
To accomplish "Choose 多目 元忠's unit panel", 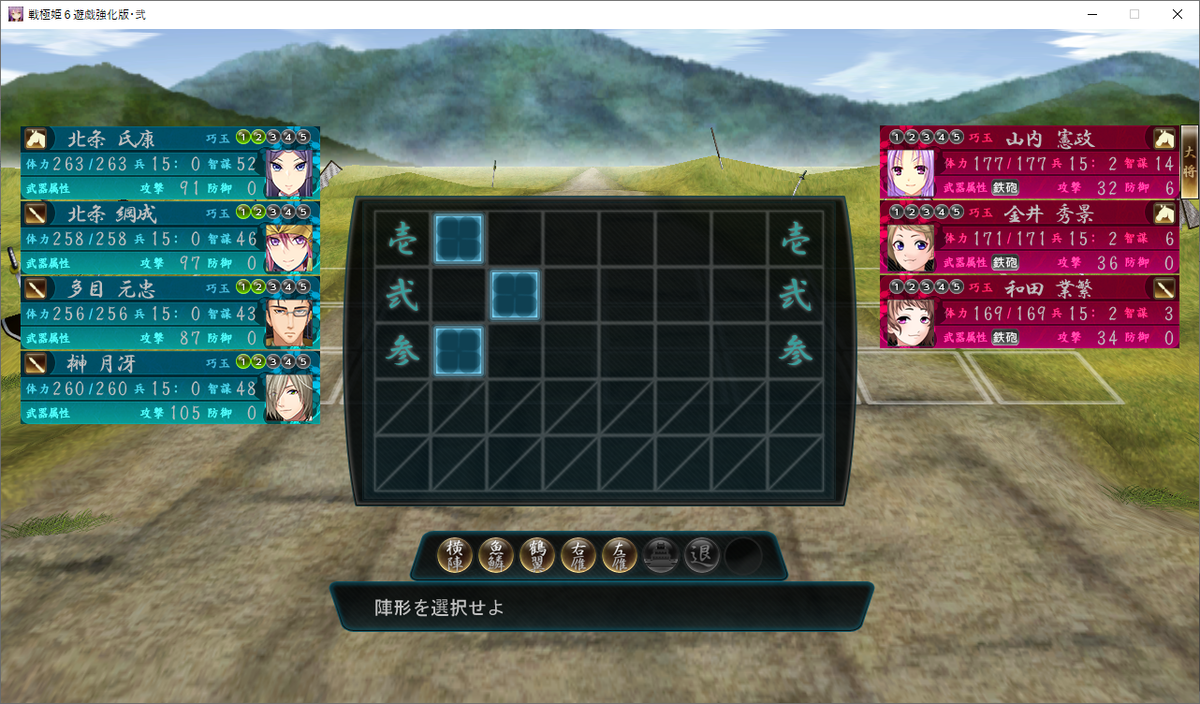I will (170, 312).
